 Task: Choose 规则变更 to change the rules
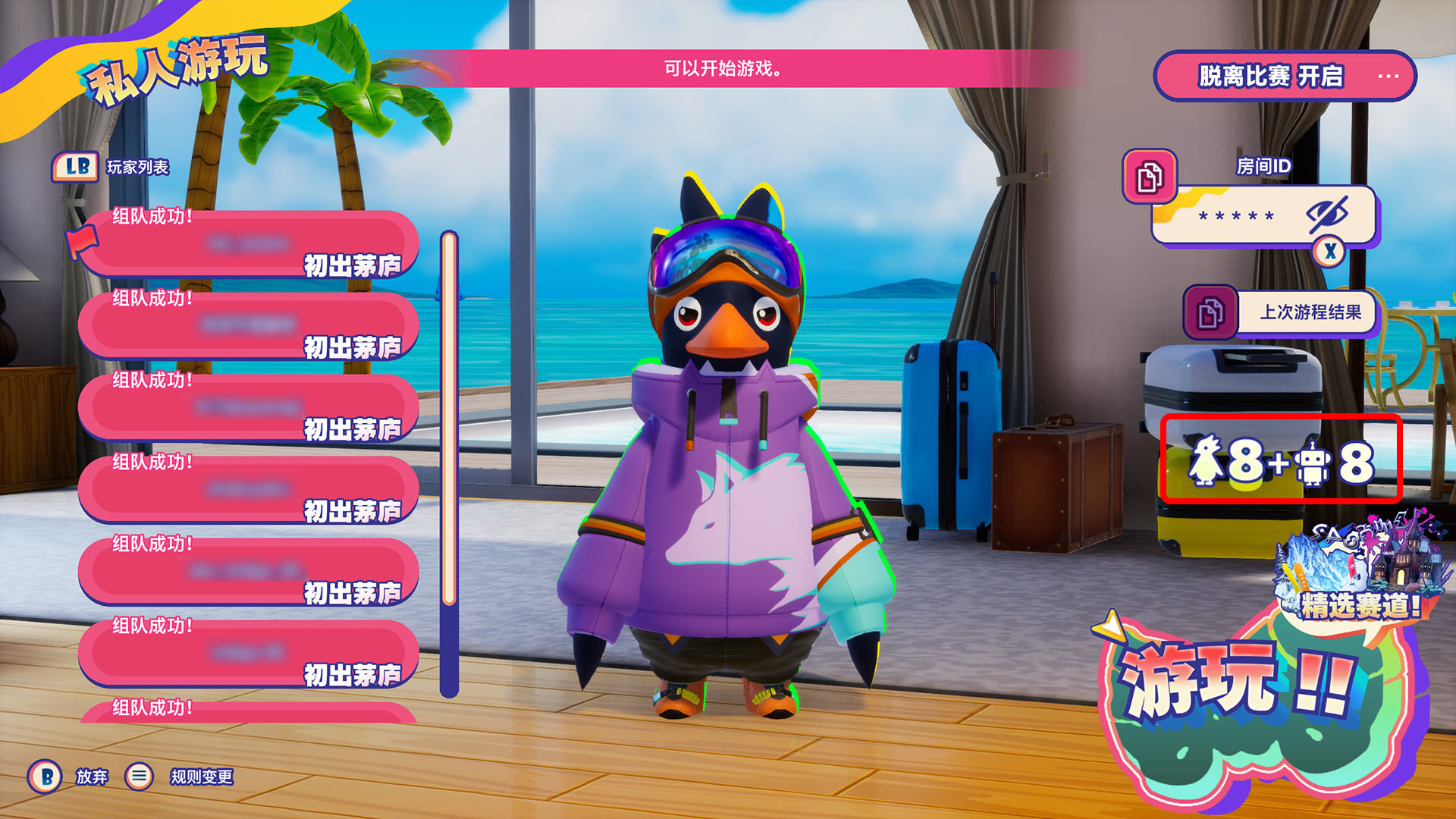(x=200, y=777)
